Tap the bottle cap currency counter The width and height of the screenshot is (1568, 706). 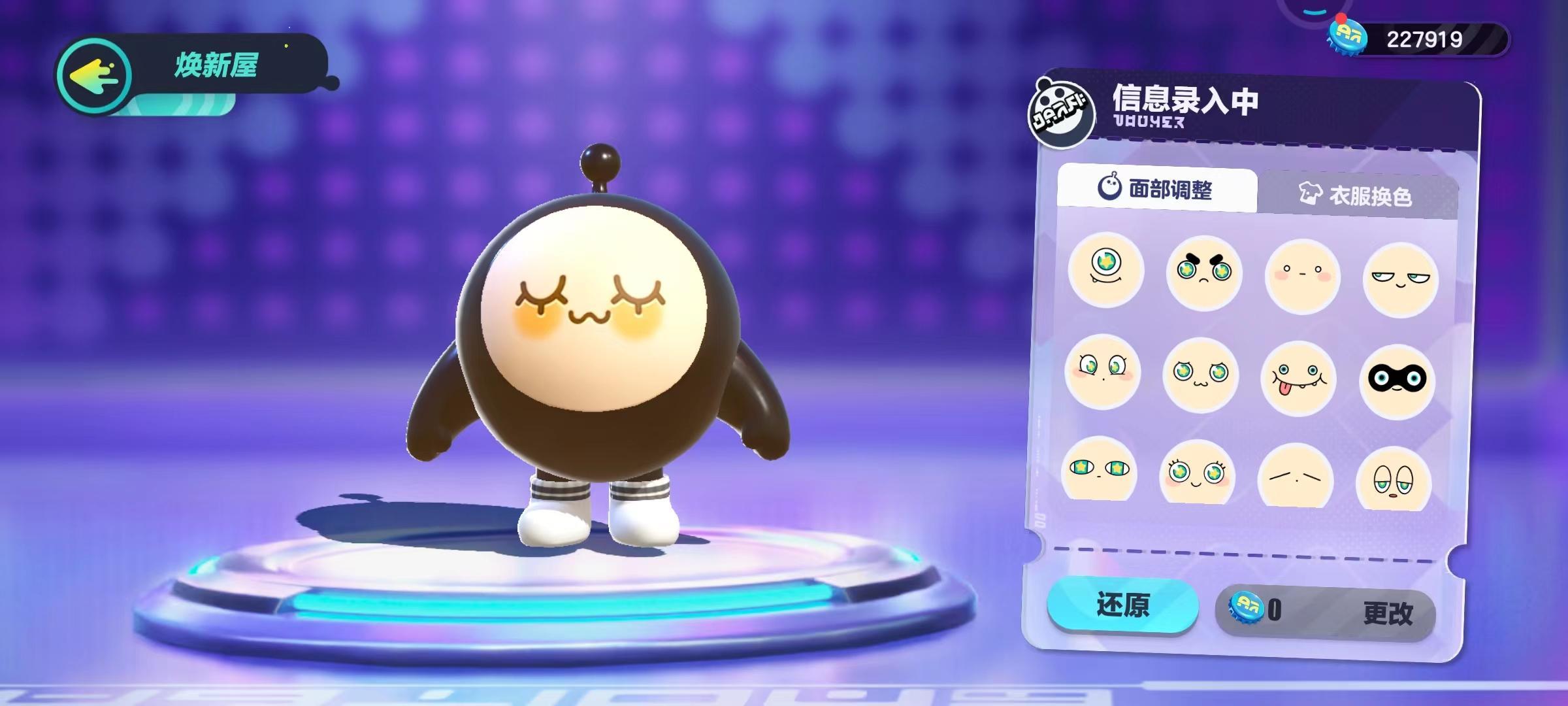click(1418, 39)
